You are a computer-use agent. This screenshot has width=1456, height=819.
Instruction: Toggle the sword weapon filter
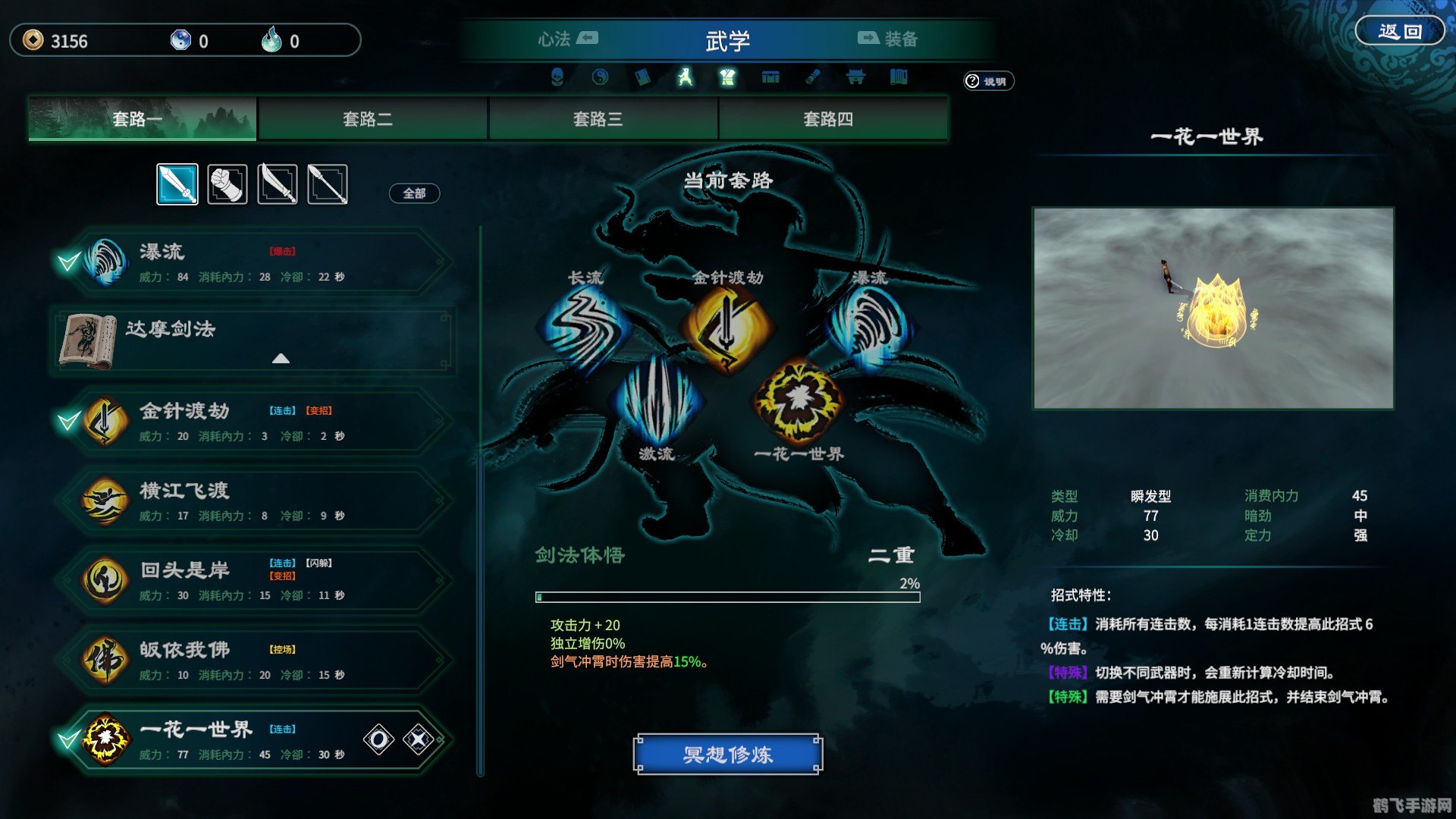[x=177, y=183]
